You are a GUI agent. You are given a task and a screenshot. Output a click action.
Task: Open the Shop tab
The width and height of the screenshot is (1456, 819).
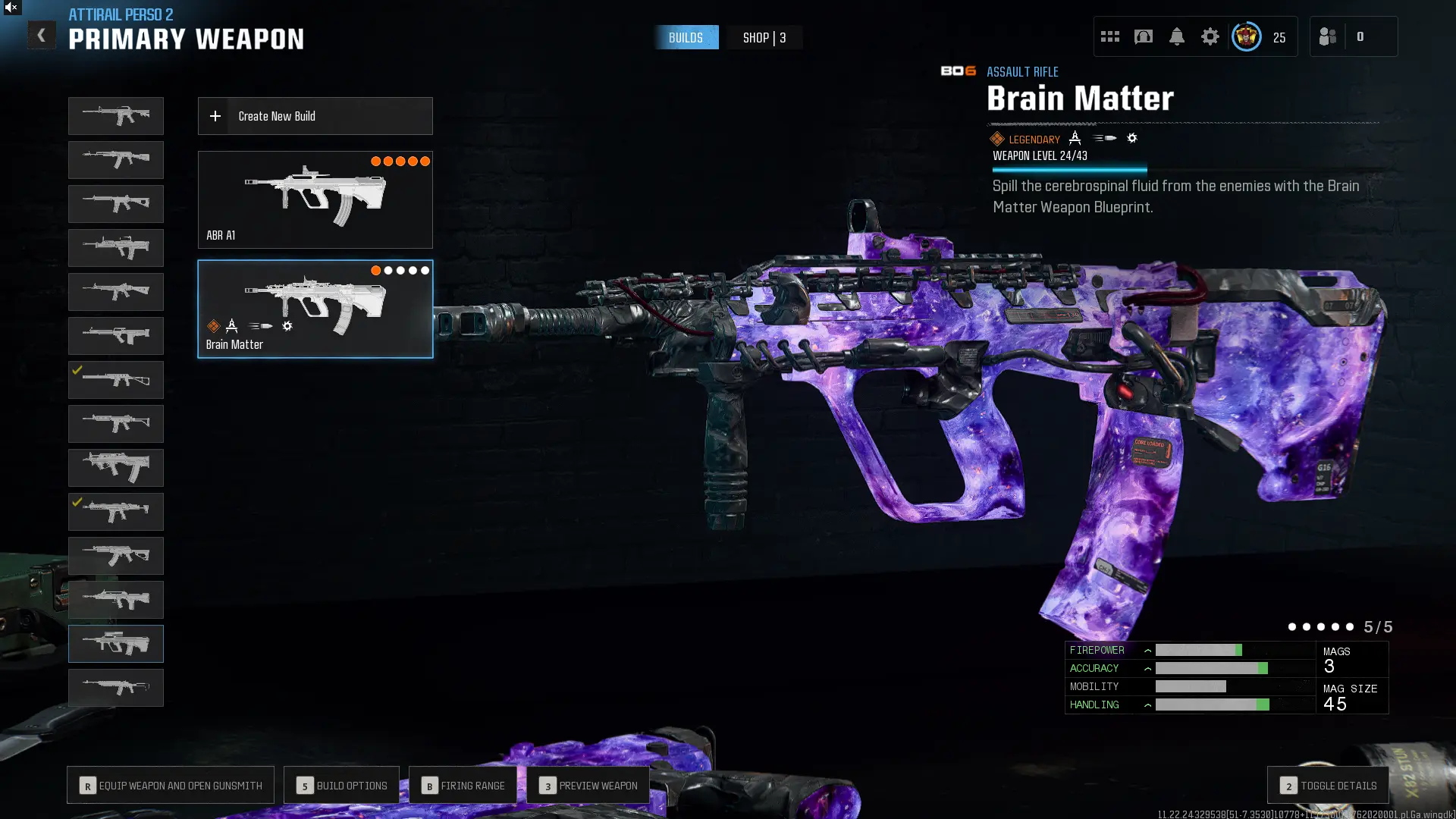tap(764, 38)
